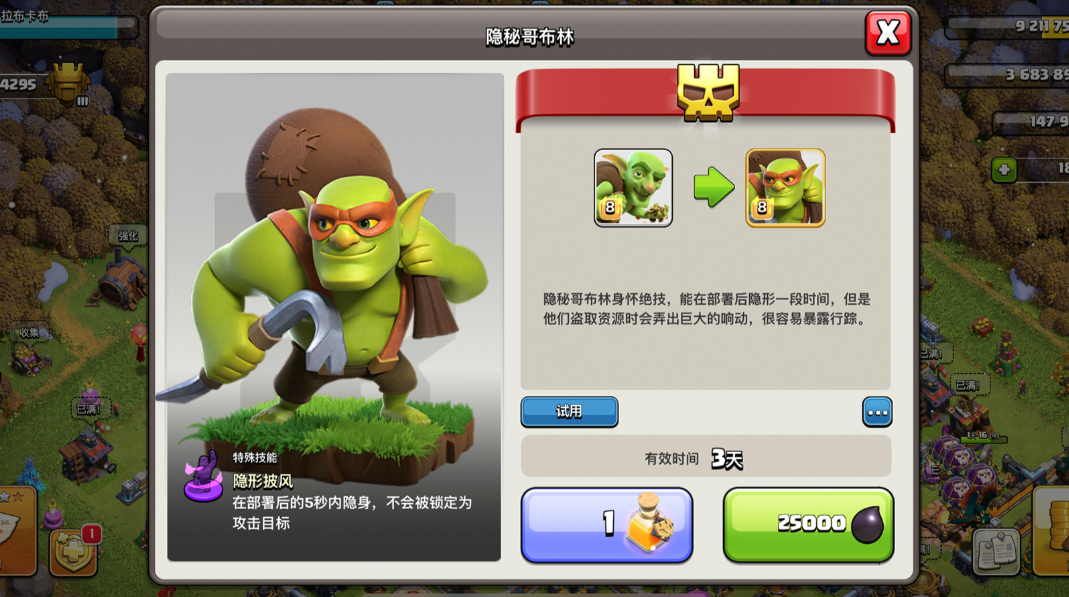Image resolution: width=1069 pixels, height=597 pixels.
Task: Tap the 试用 trial button
Action: pyautogui.click(x=569, y=411)
